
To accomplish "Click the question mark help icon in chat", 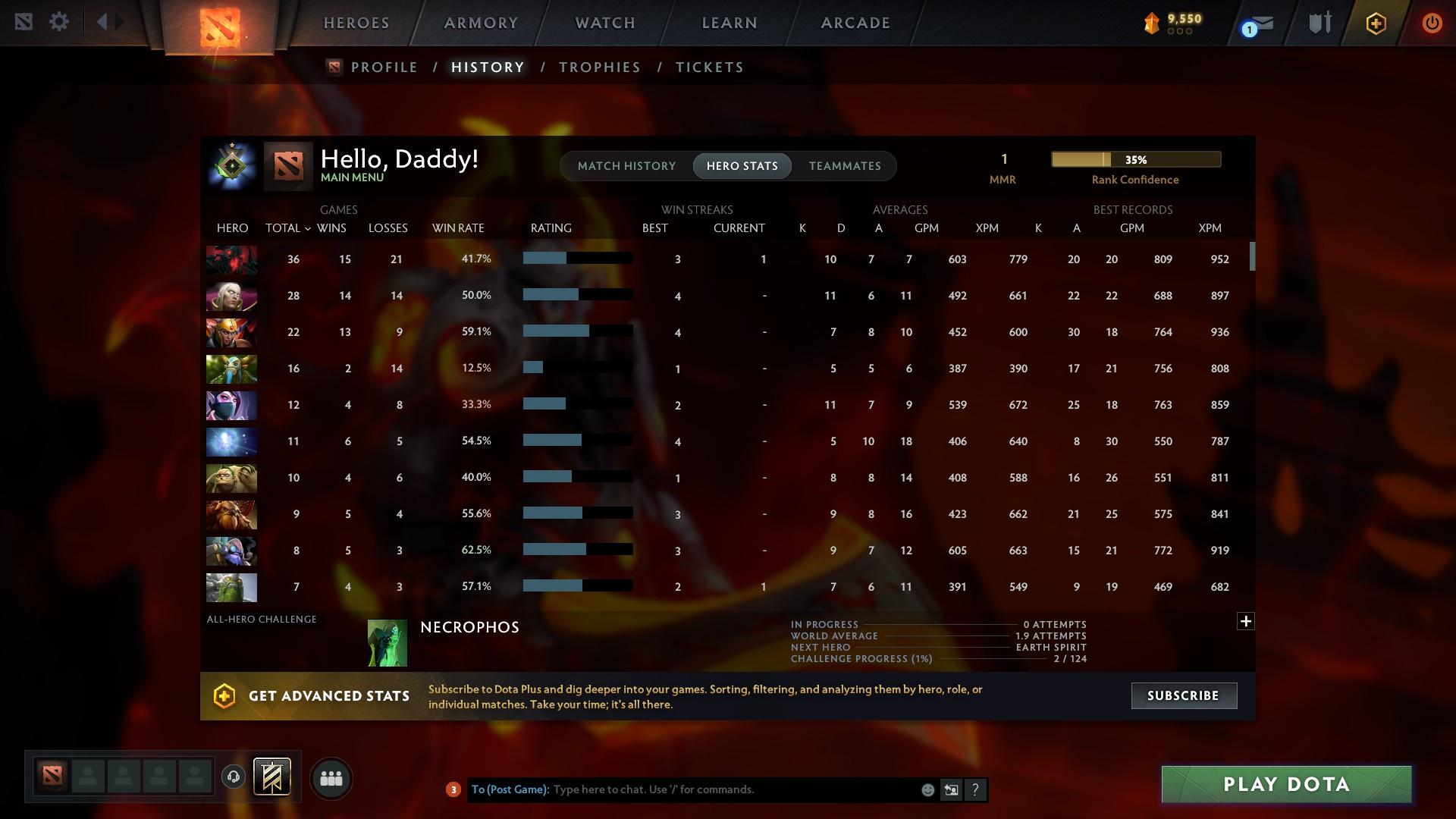I will pos(975,789).
